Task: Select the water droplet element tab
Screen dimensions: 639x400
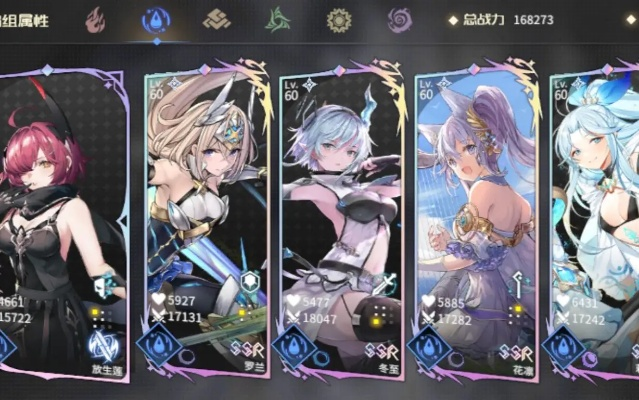Action: pos(157,19)
